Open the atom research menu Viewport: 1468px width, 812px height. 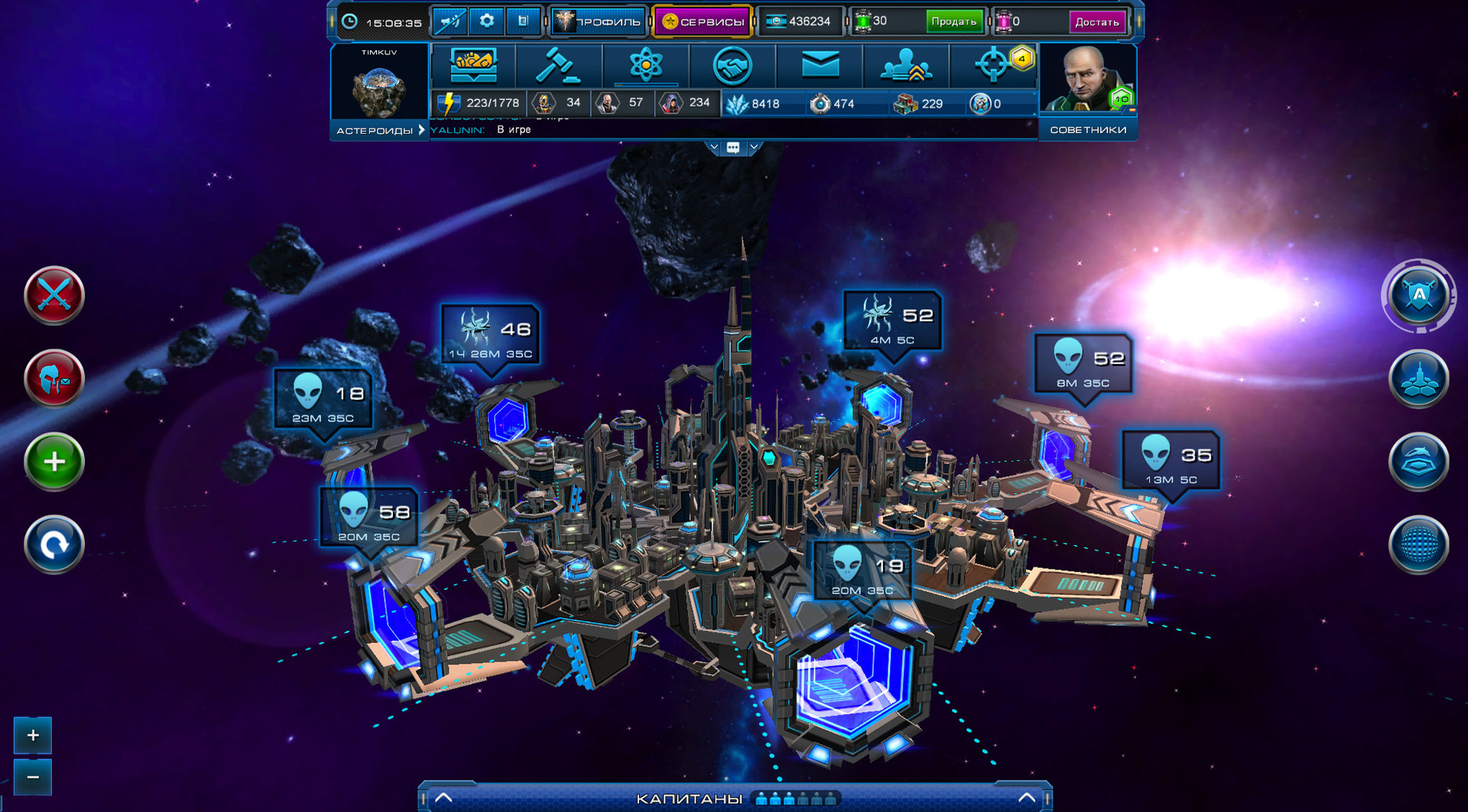645,66
